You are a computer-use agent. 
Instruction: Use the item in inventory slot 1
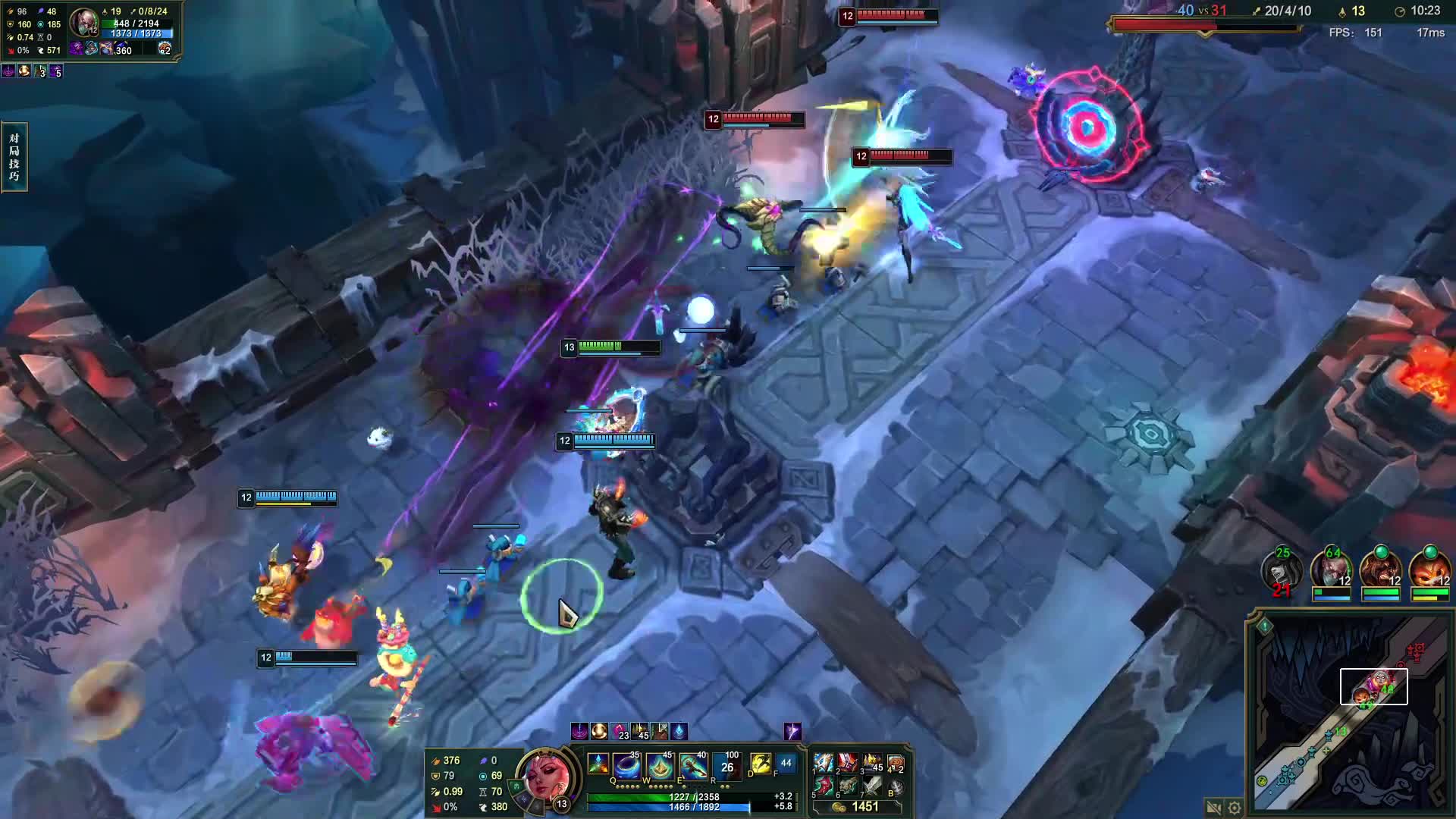click(824, 764)
